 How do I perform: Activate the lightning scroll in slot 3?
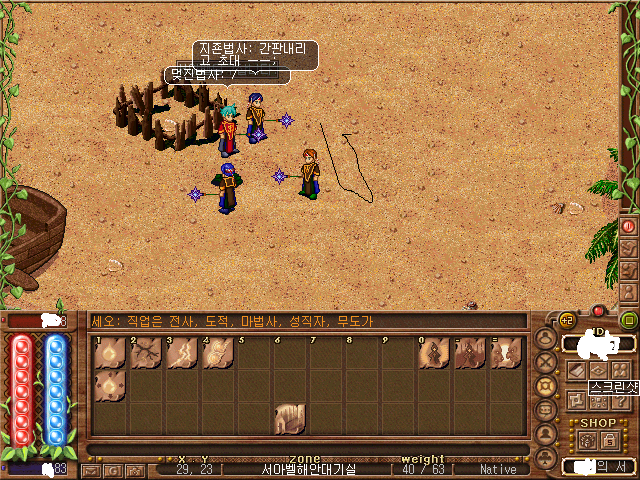coord(181,353)
